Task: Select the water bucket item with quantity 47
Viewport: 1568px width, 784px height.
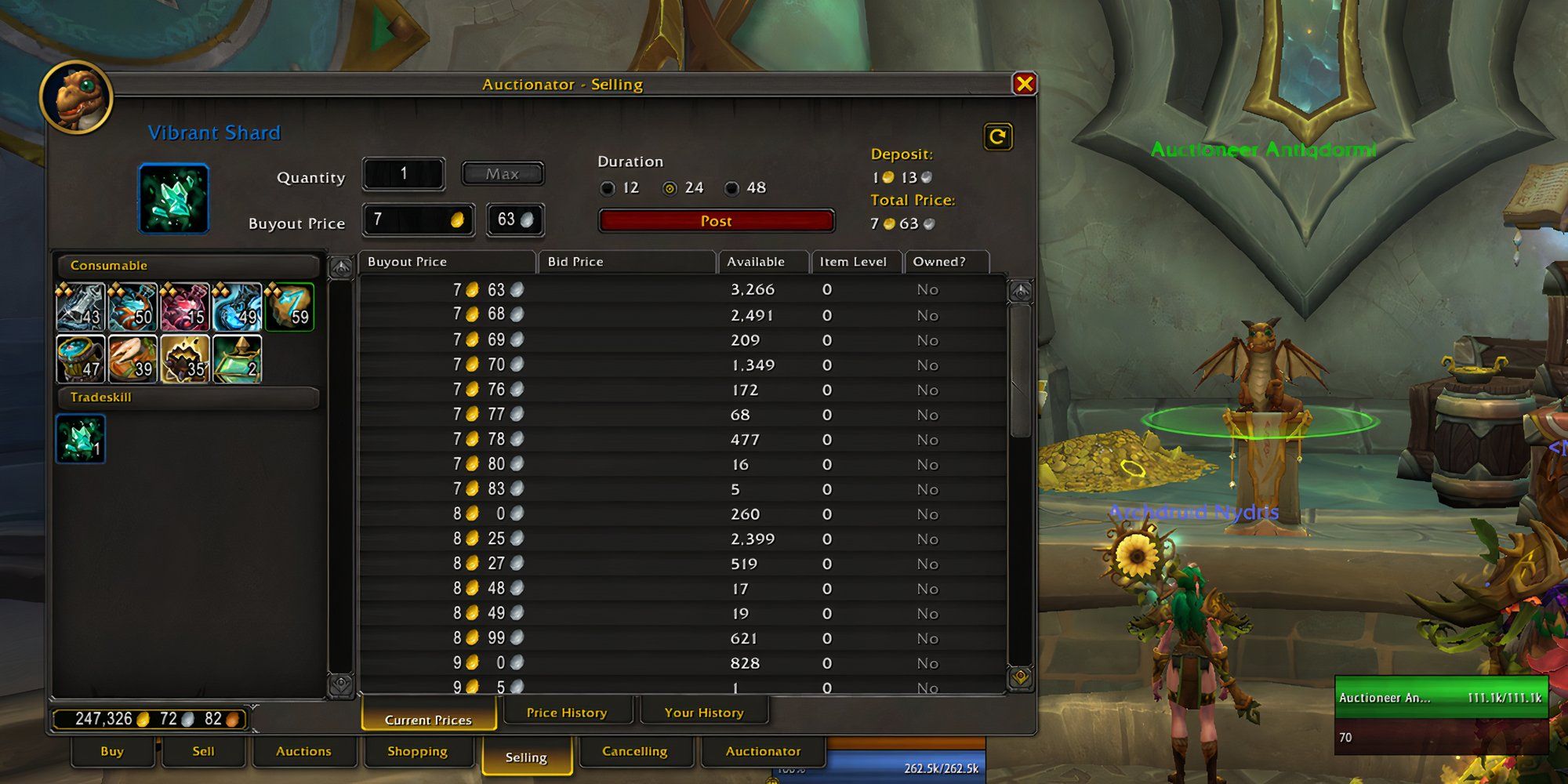Action: (x=80, y=360)
